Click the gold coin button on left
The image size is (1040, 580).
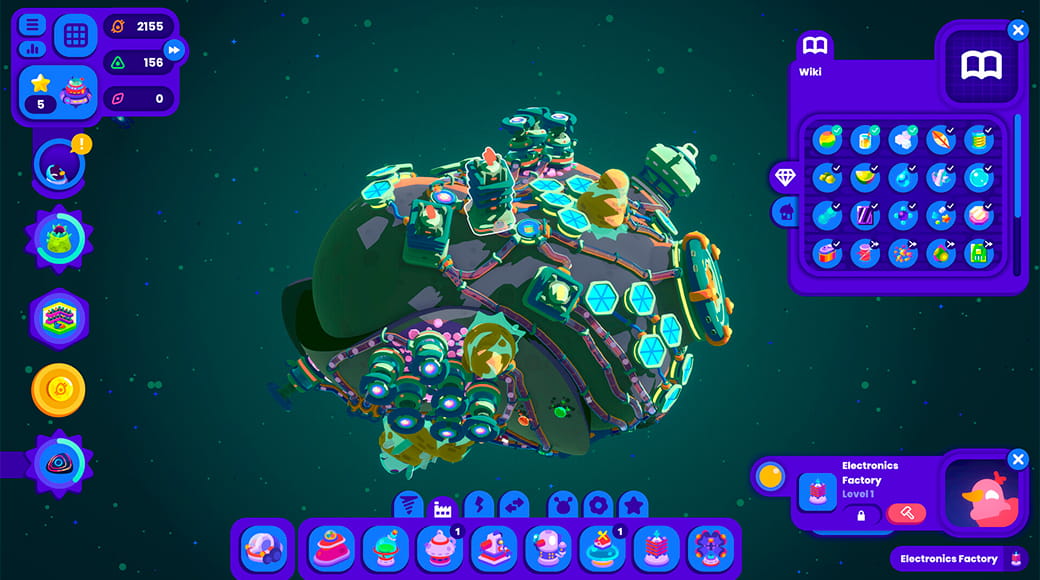(x=58, y=390)
